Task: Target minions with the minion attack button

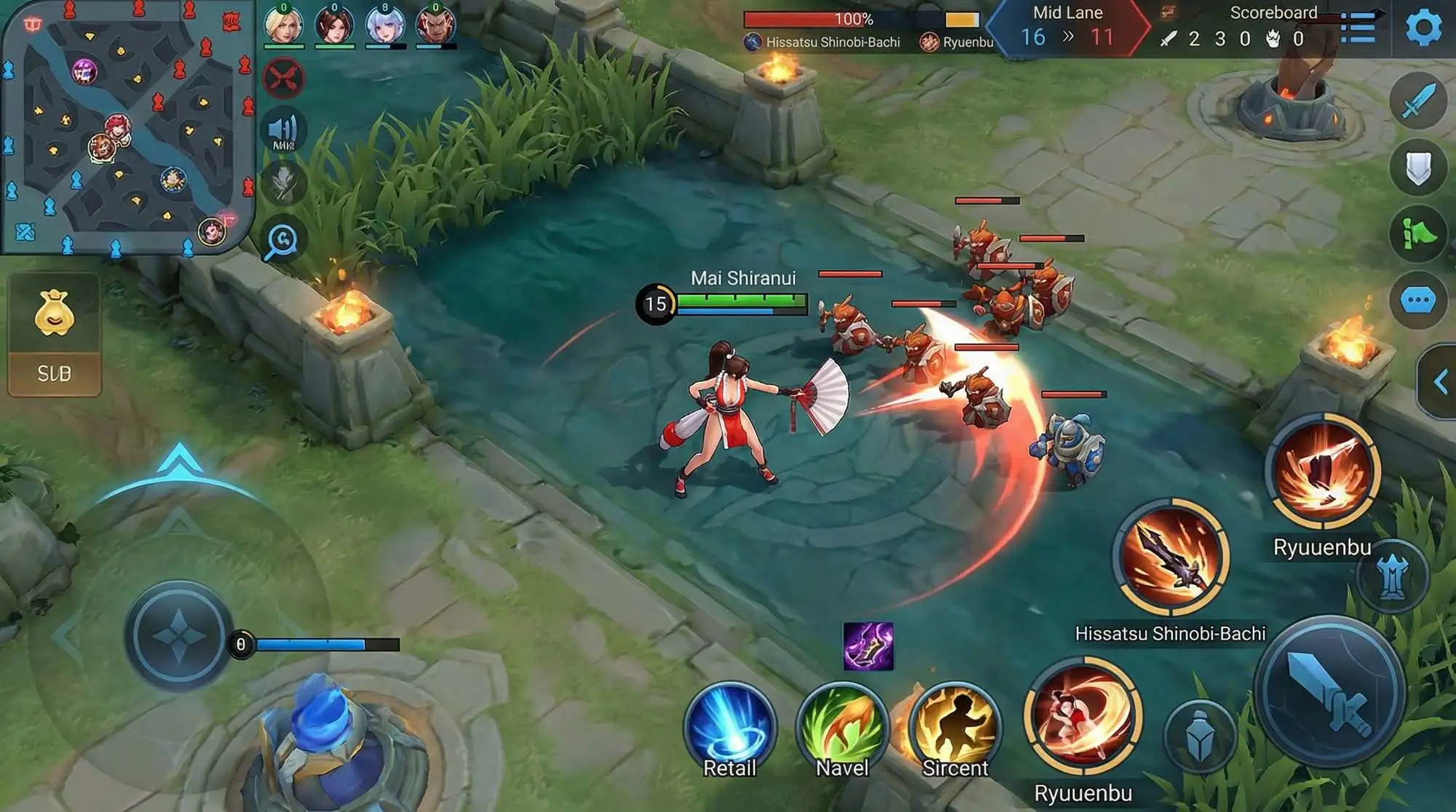Action: coord(1200,736)
